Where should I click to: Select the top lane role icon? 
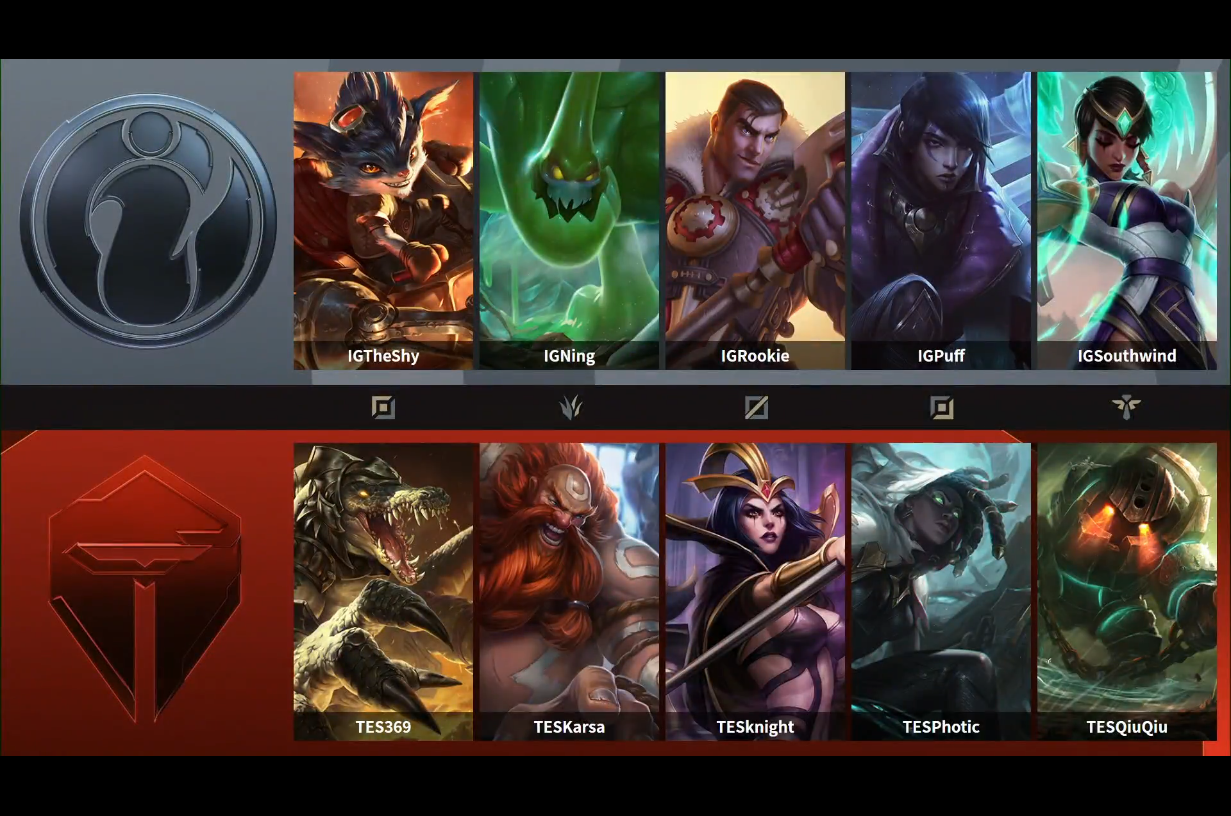pos(383,407)
